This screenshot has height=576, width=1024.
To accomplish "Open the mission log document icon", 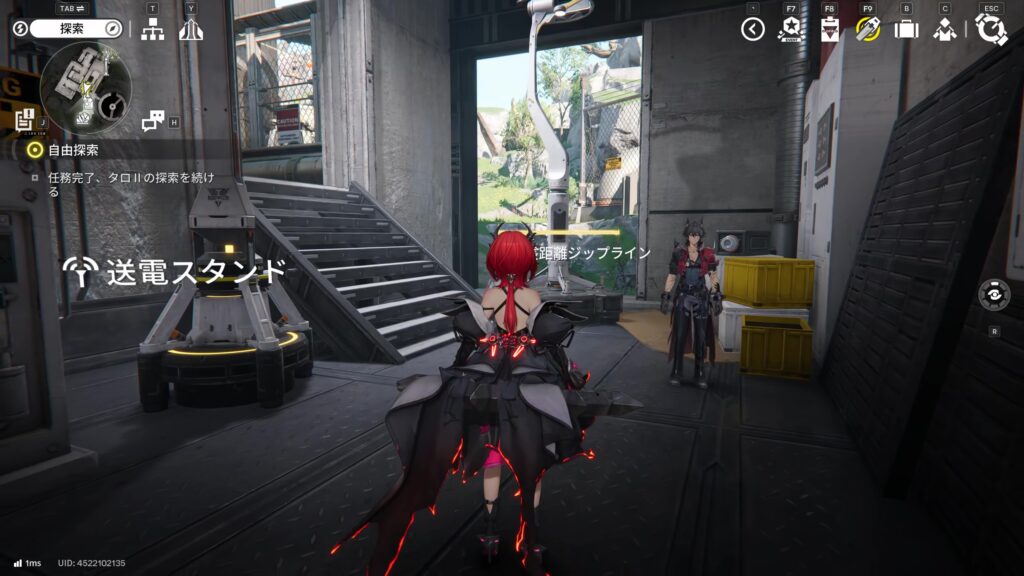I will [x=25, y=120].
